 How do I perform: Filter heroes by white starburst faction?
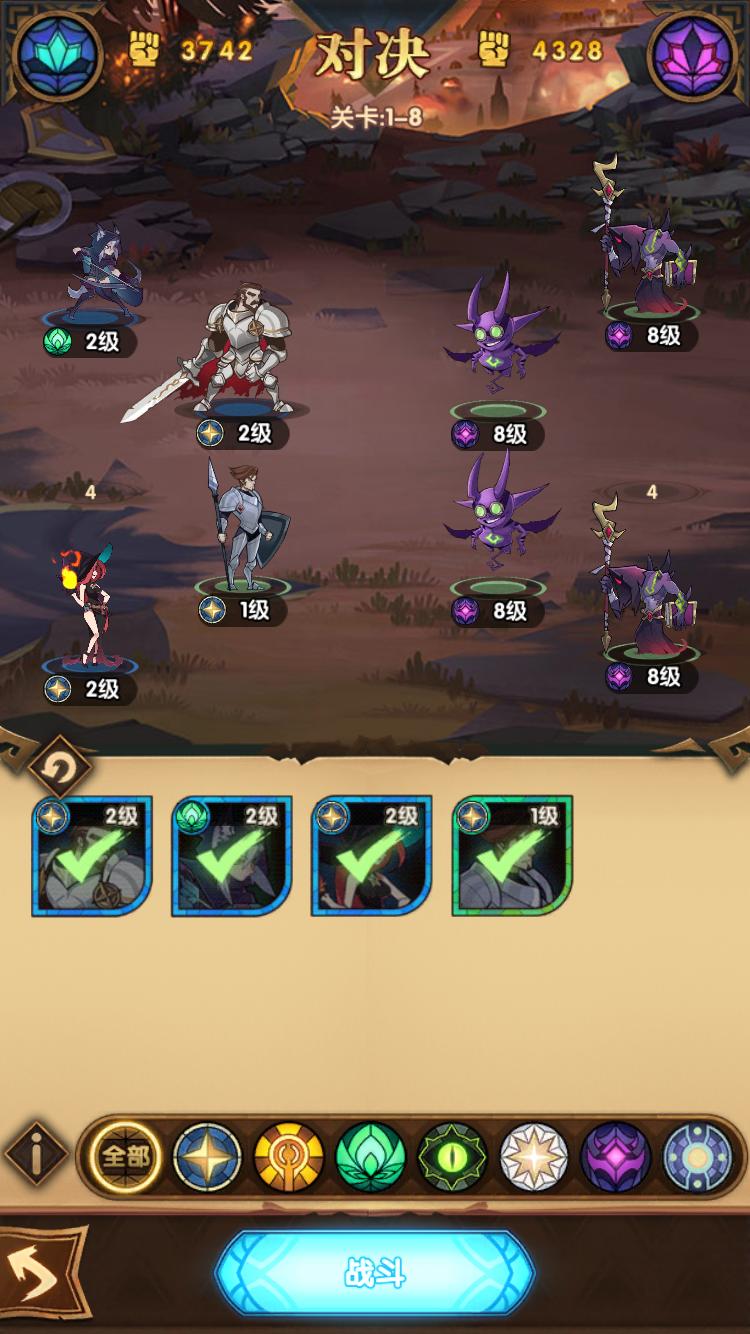click(x=534, y=1158)
